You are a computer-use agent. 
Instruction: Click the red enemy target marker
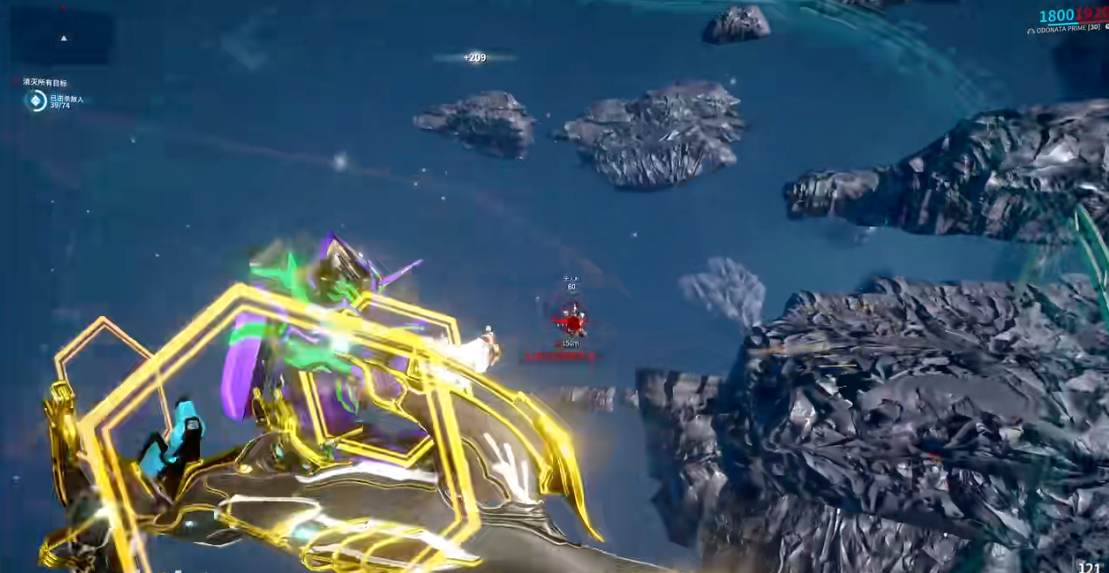pos(572,322)
